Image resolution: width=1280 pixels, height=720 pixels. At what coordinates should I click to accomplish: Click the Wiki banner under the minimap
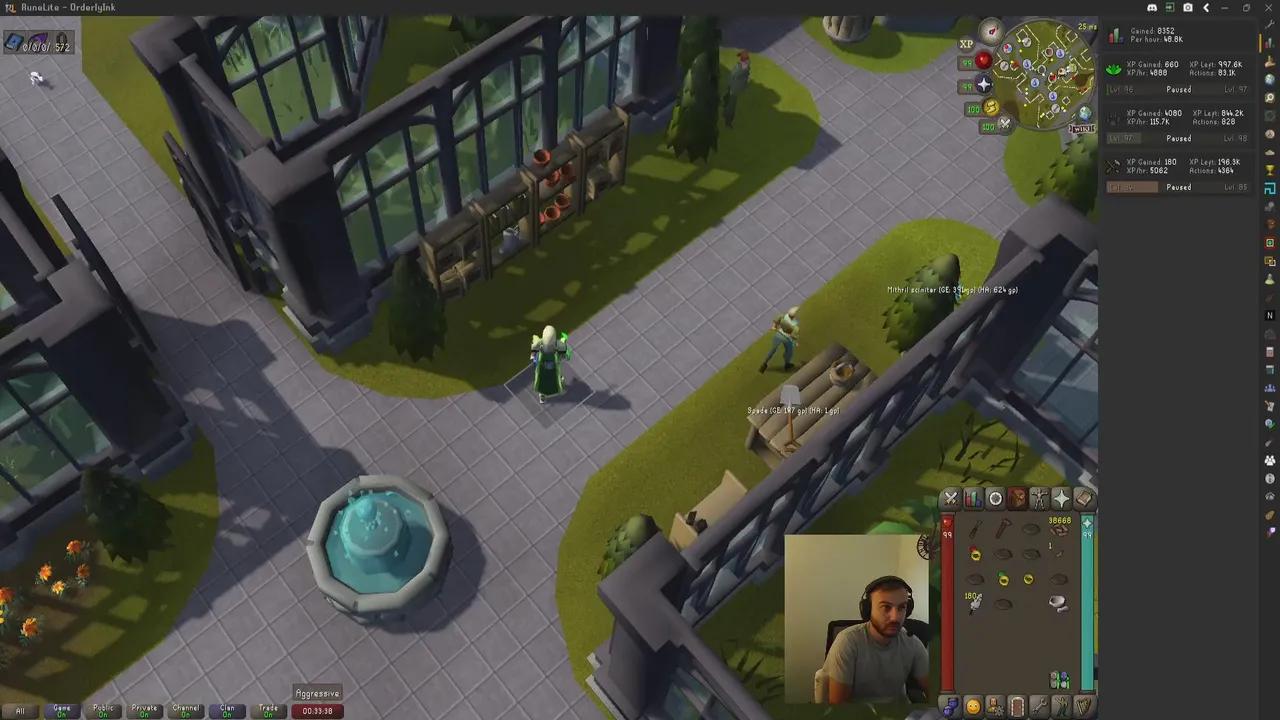click(1083, 129)
